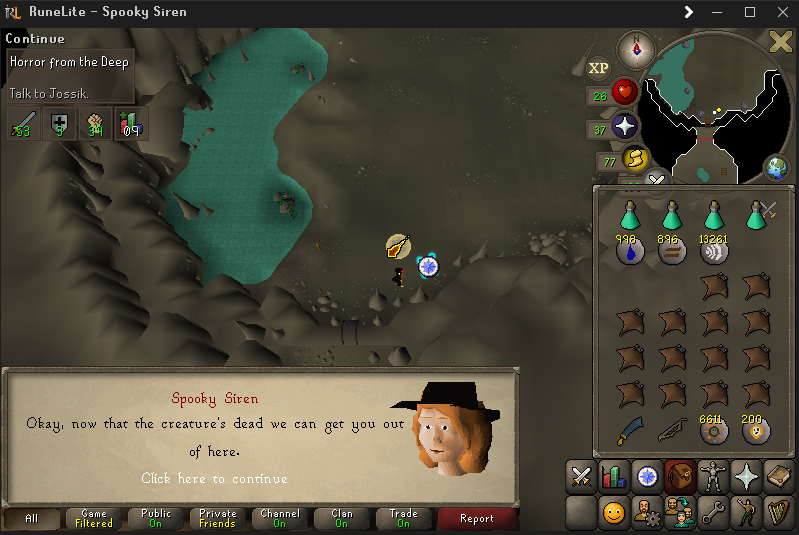Maximize the RuneLite window
The image size is (799, 535).
pyautogui.click(x=750, y=12)
